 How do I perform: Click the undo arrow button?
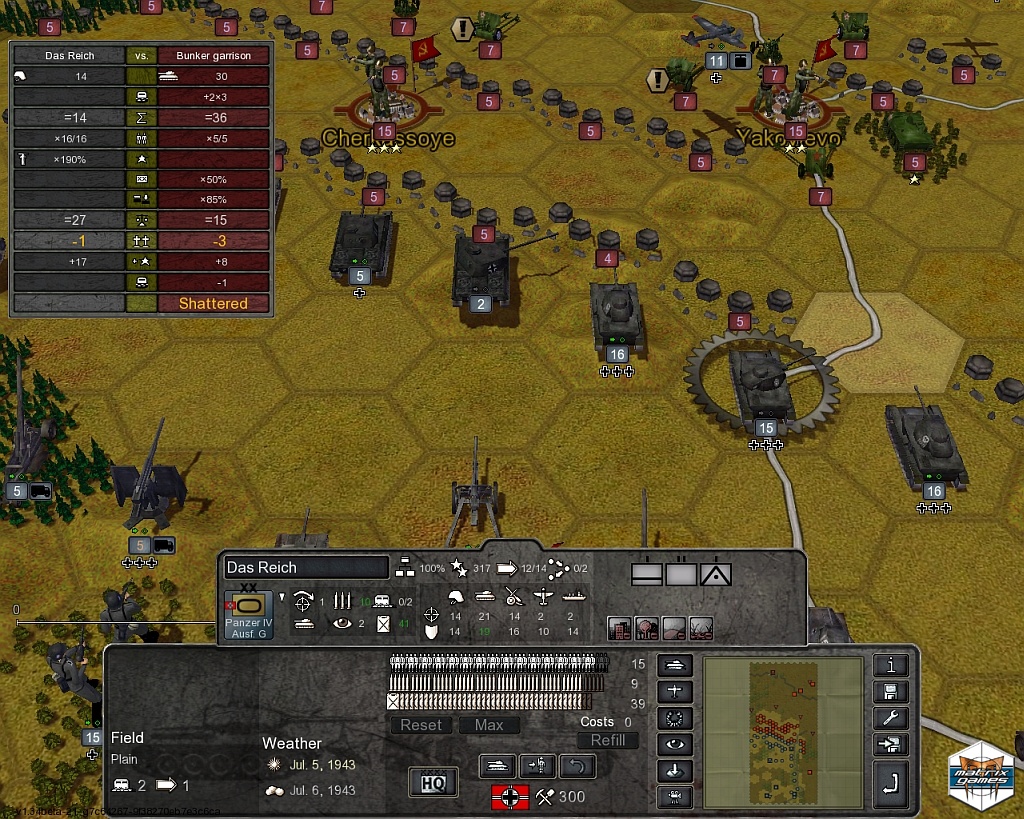[577, 767]
